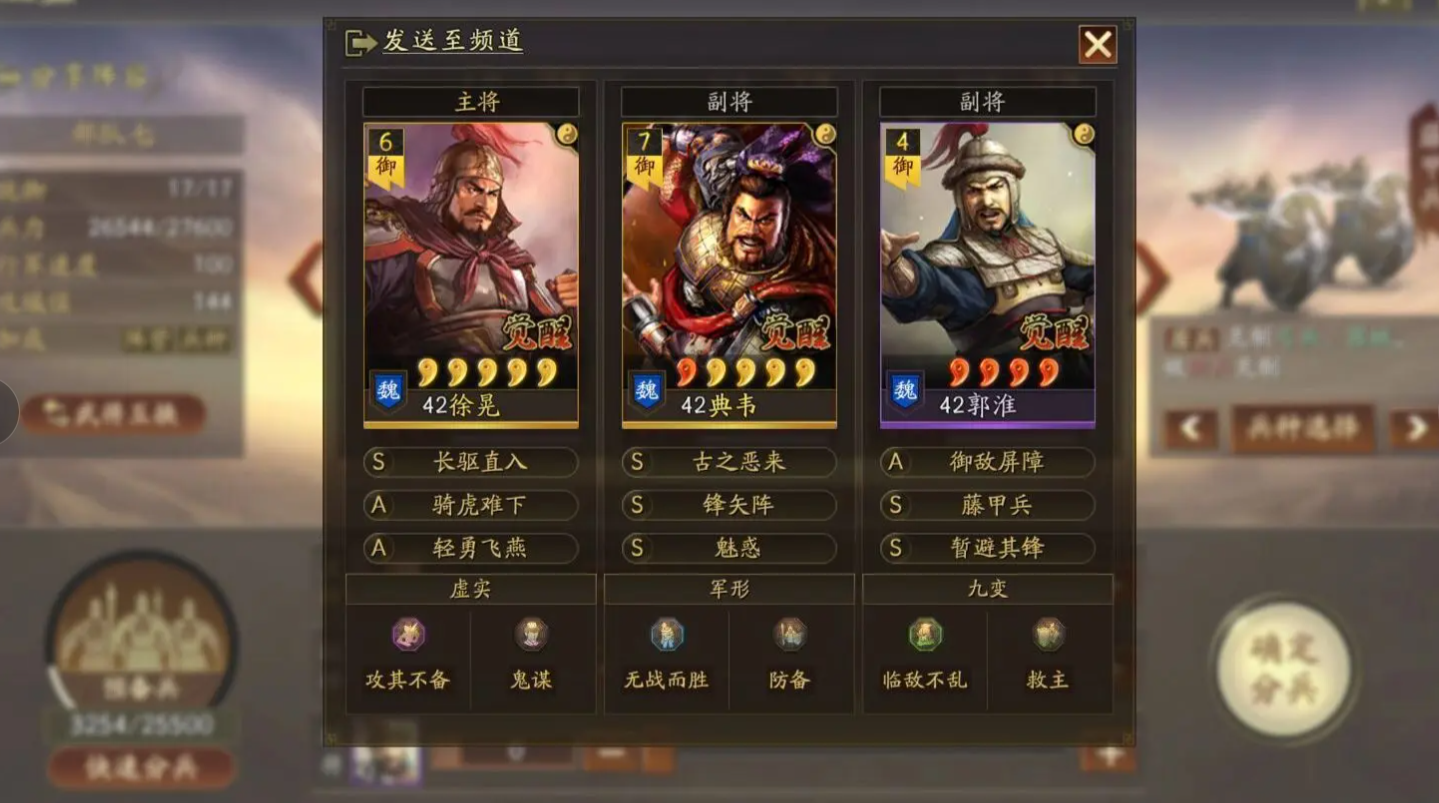The height and width of the screenshot is (803, 1439).
Task: Select the 主将 header above 徐晃
Action: click(x=470, y=100)
